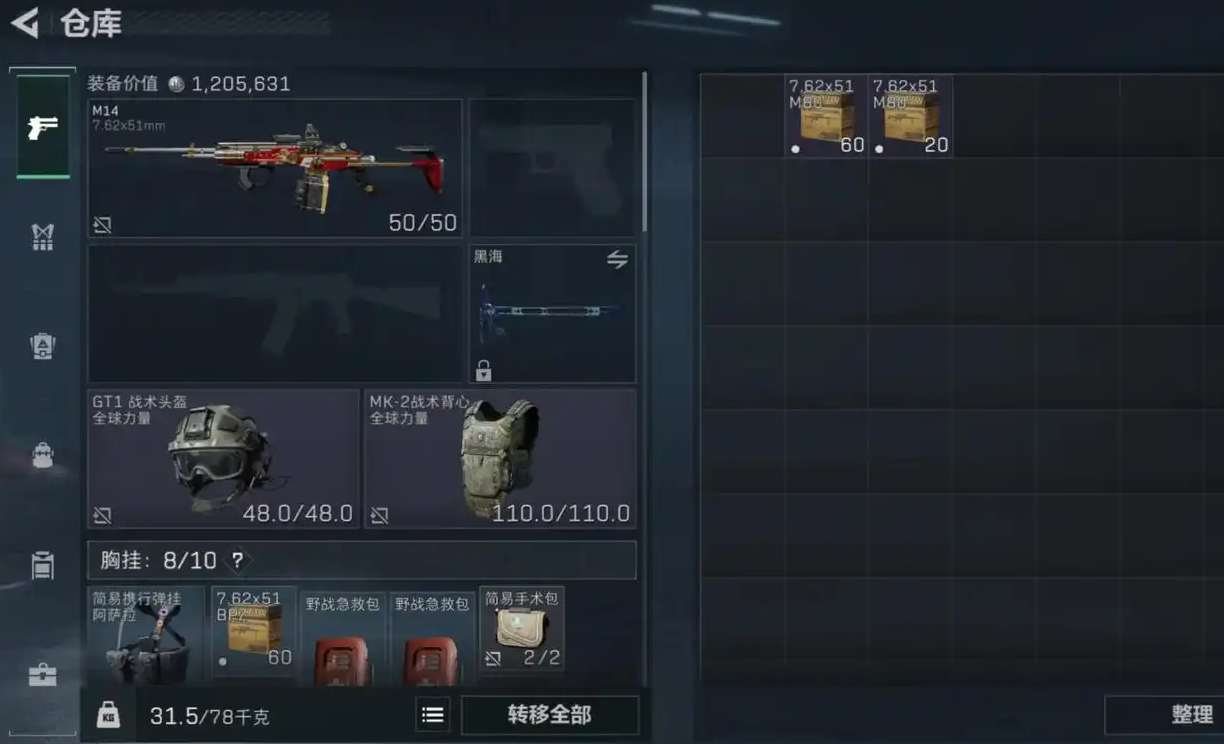1224x744 pixels.
Task: Select the pistol weapons tab
Action: pos(43,127)
